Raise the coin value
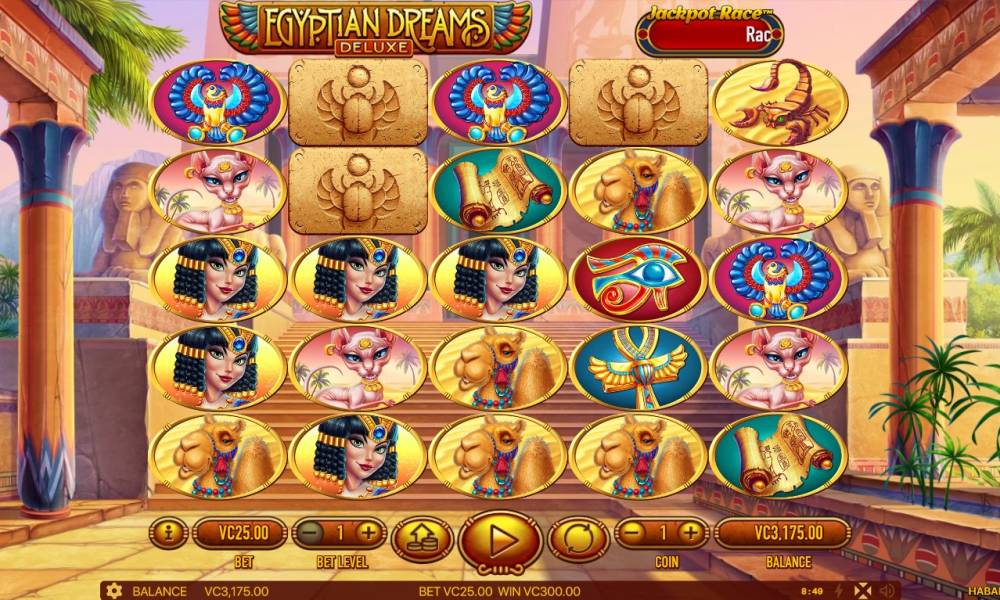 coord(691,533)
